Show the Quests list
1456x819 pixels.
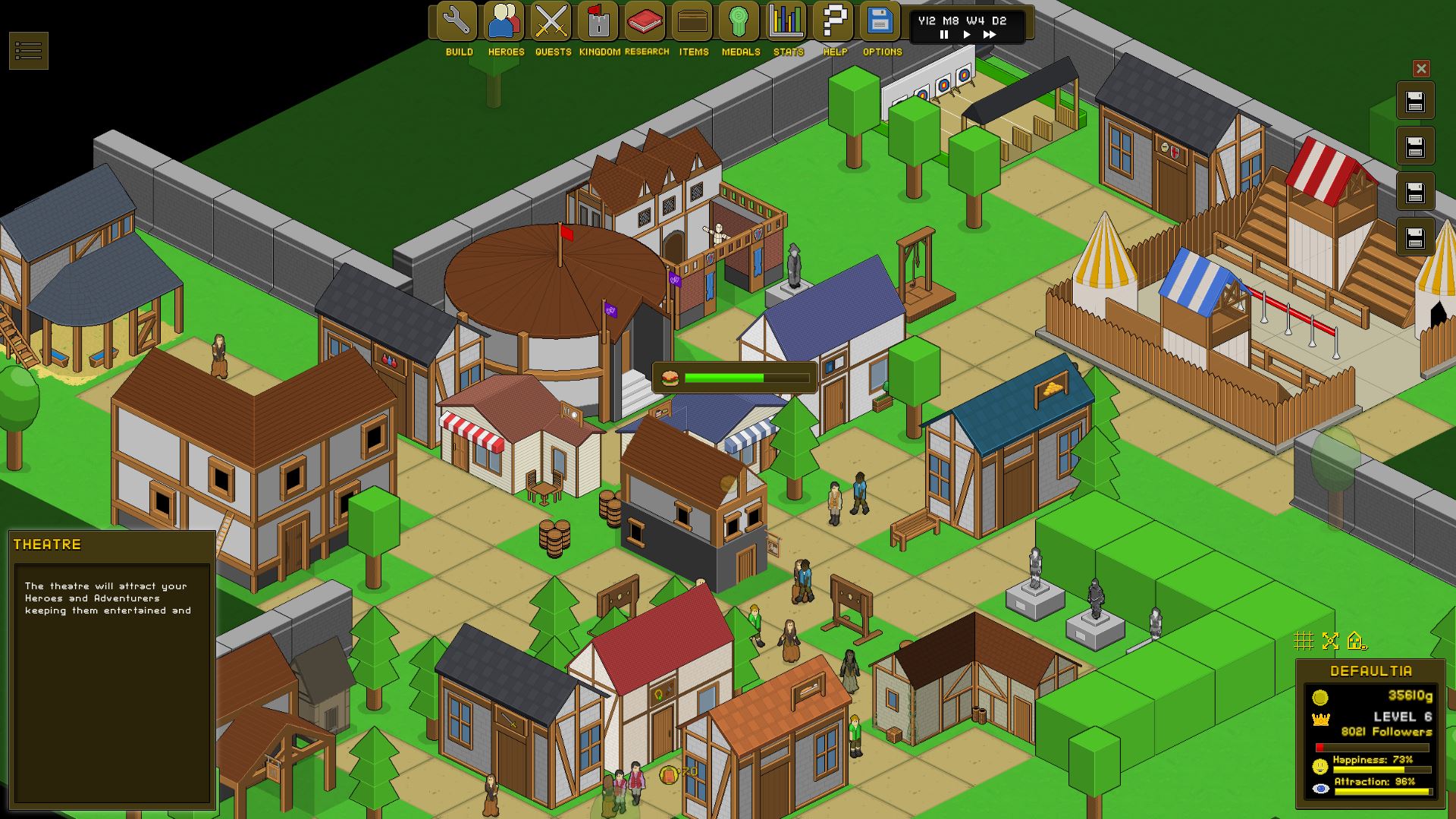click(552, 22)
